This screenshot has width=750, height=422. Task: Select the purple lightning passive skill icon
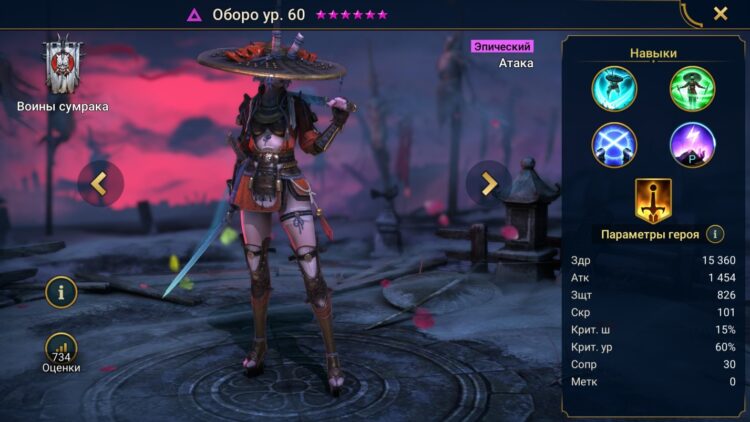692,144
